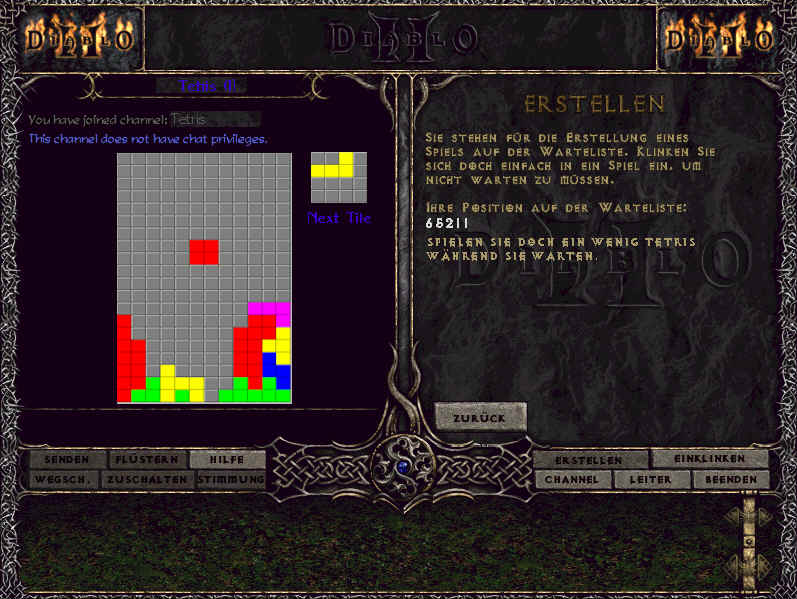Activate the Flüstern whisper button

pos(147,460)
